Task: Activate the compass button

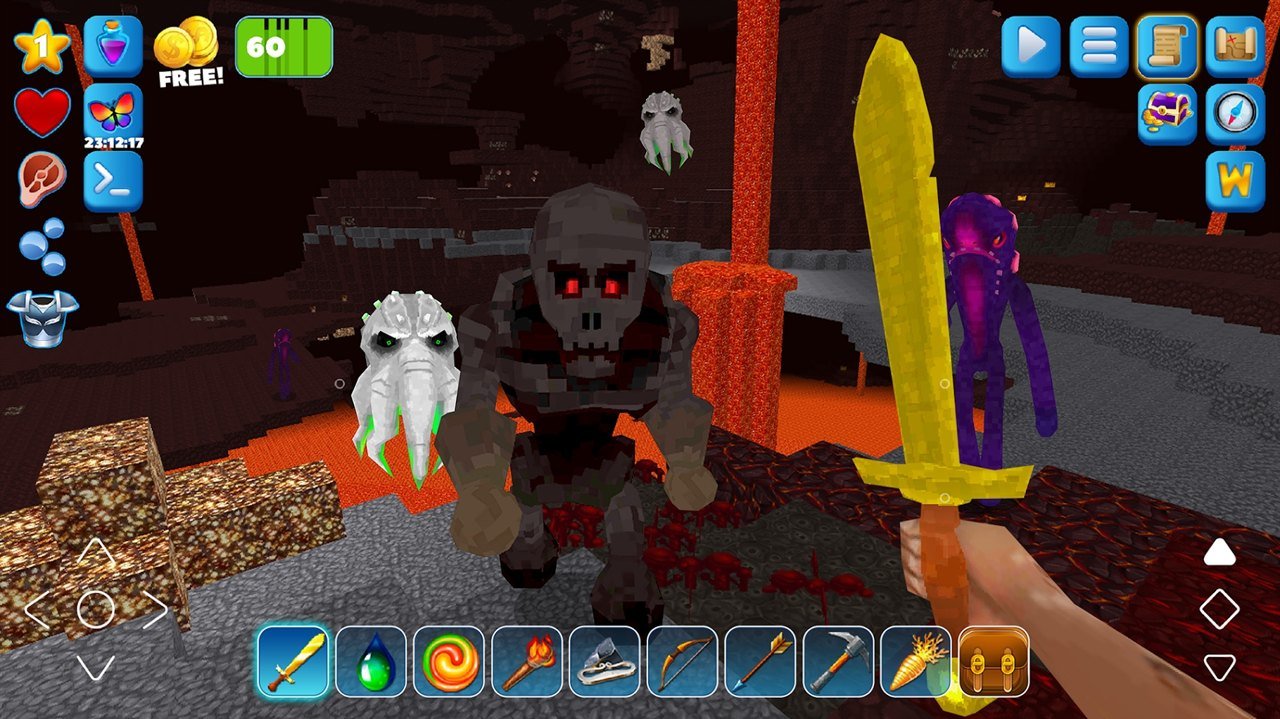Action: tap(1235, 114)
